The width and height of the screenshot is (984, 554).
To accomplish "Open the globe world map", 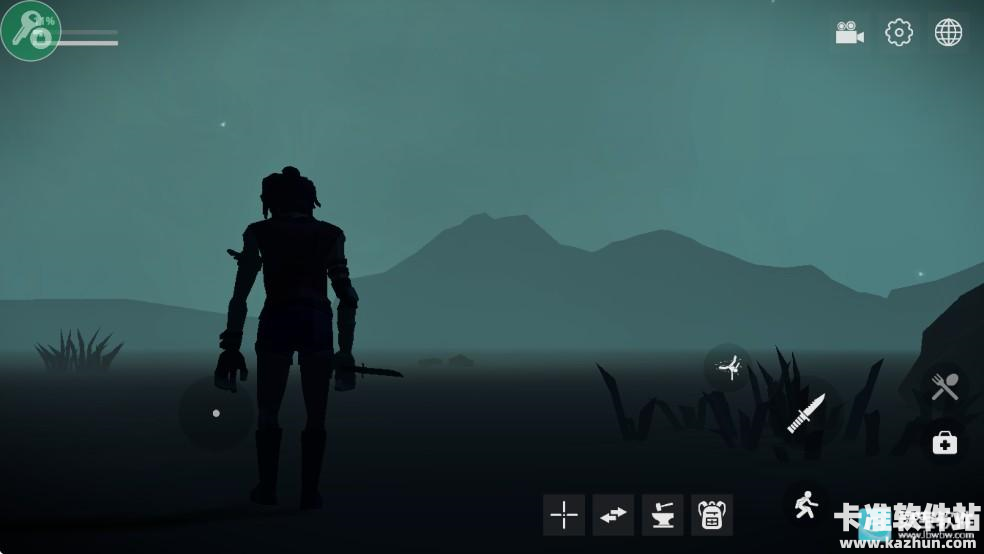I will pyautogui.click(x=948, y=33).
